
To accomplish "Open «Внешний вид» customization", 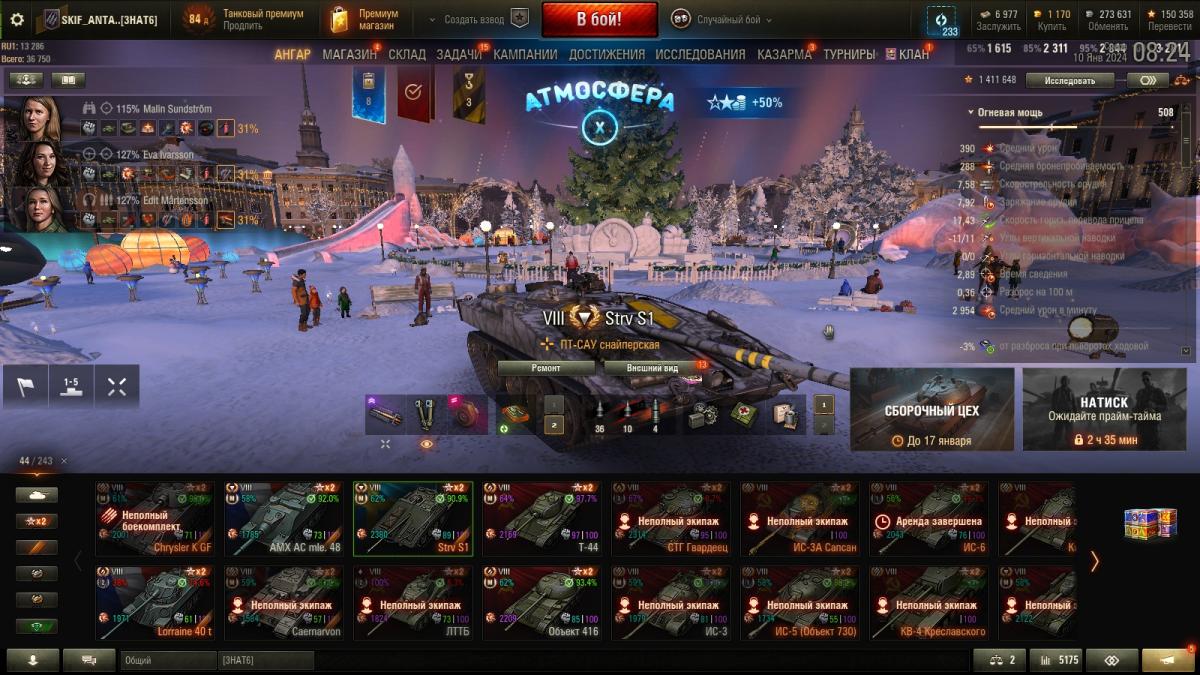I will (652, 368).
